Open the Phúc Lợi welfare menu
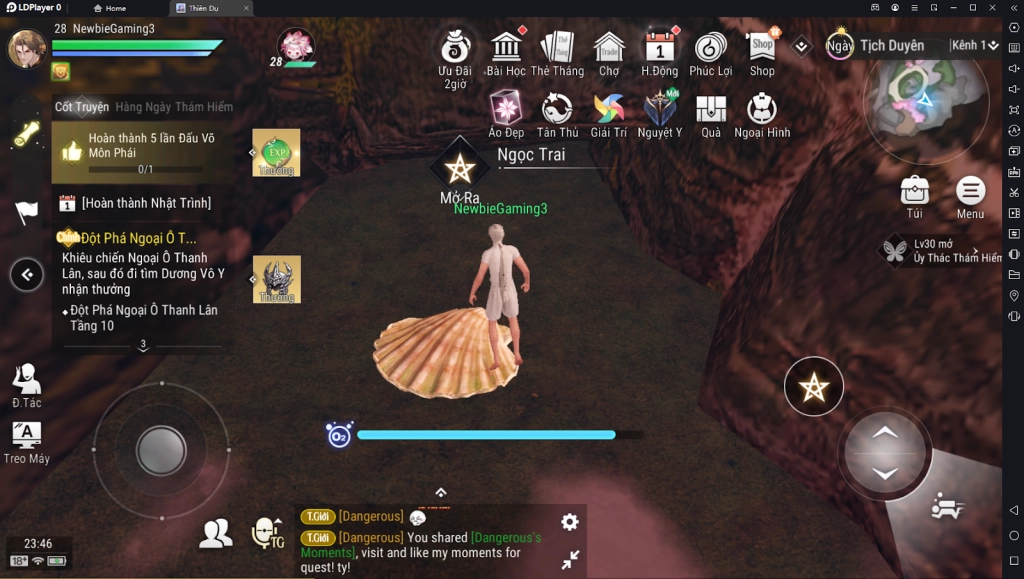The image size is (1024, 579). point(711,48)
